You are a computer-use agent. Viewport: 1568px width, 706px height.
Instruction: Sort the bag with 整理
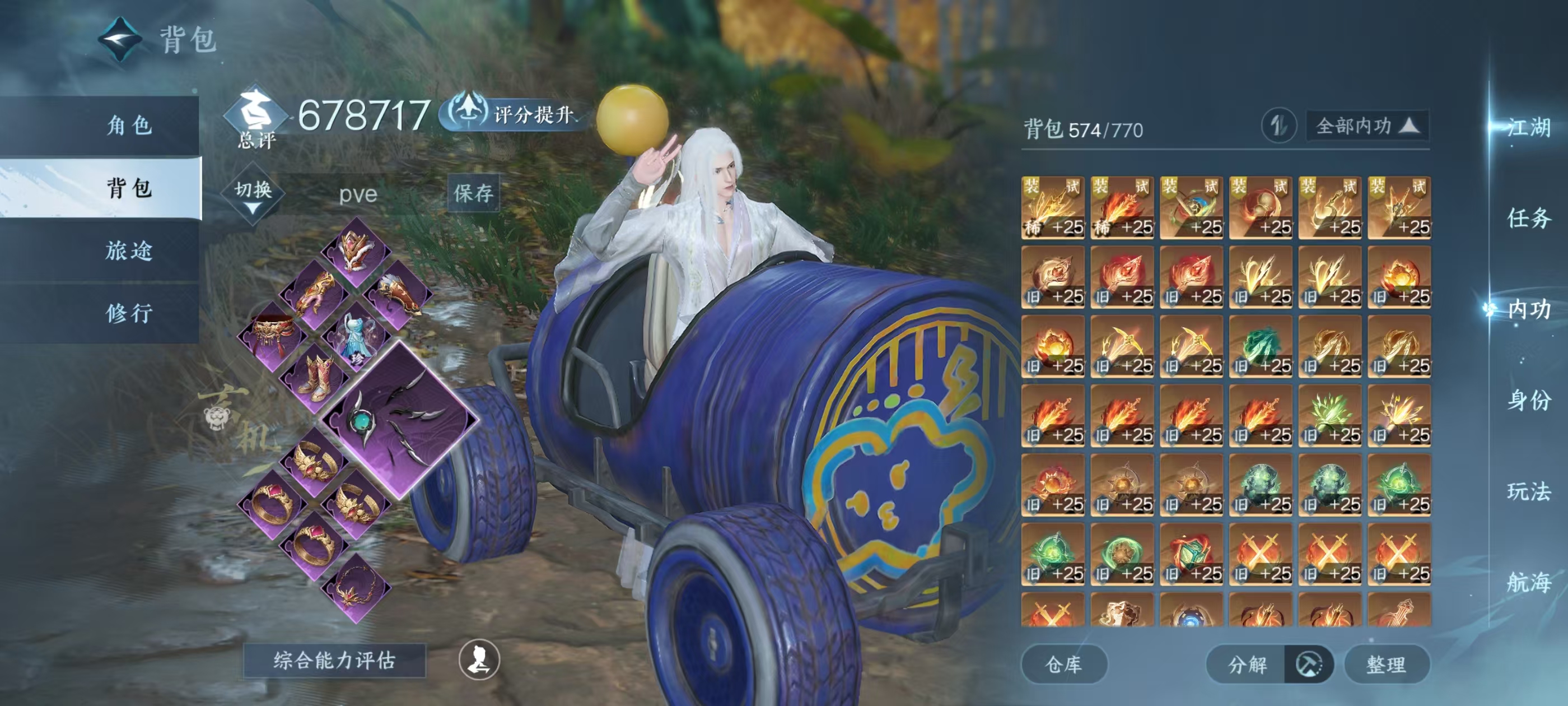pyautogui.click(x=1386, y=664)
